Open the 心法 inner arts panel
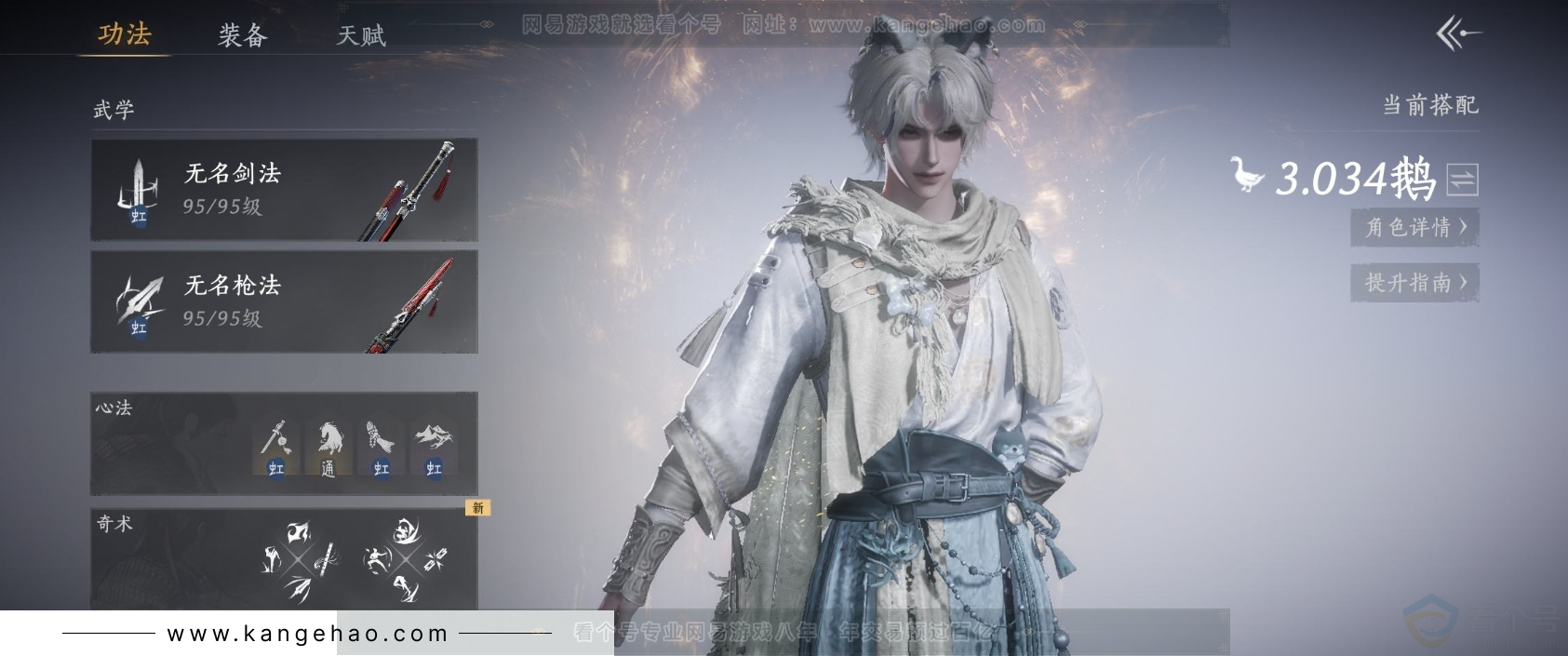 (x=168, y=443)
